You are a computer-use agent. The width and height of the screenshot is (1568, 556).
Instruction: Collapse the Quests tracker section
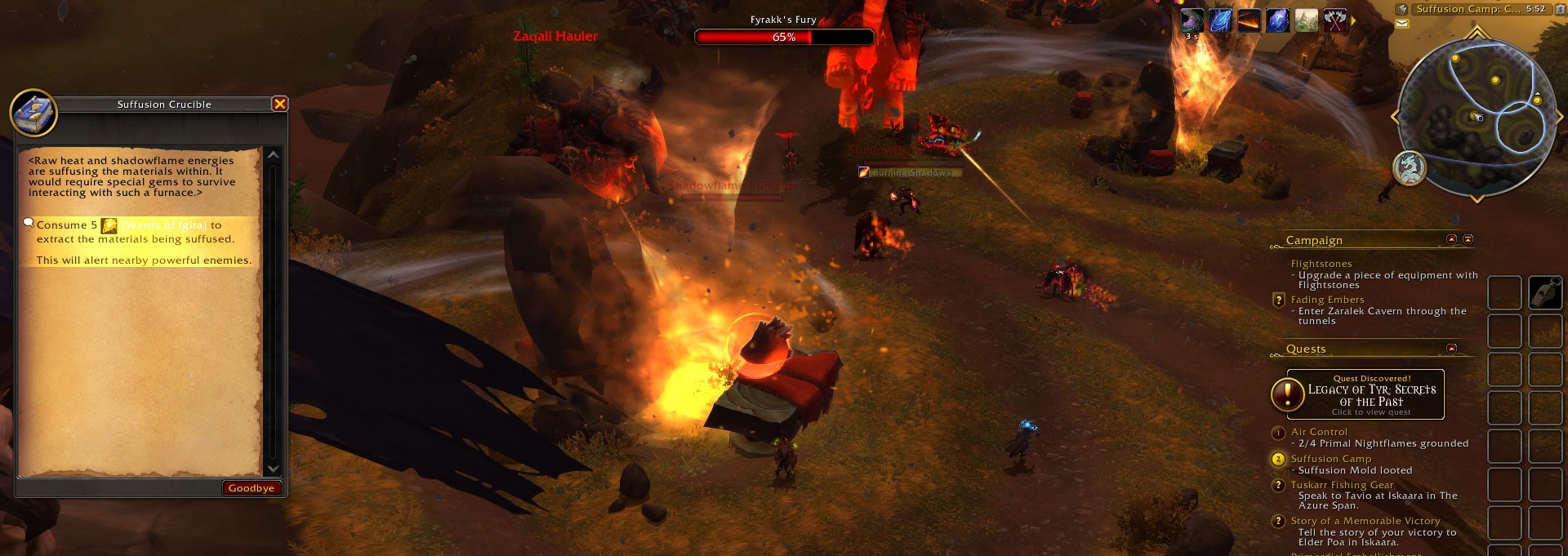click(x=1451, y=349)
